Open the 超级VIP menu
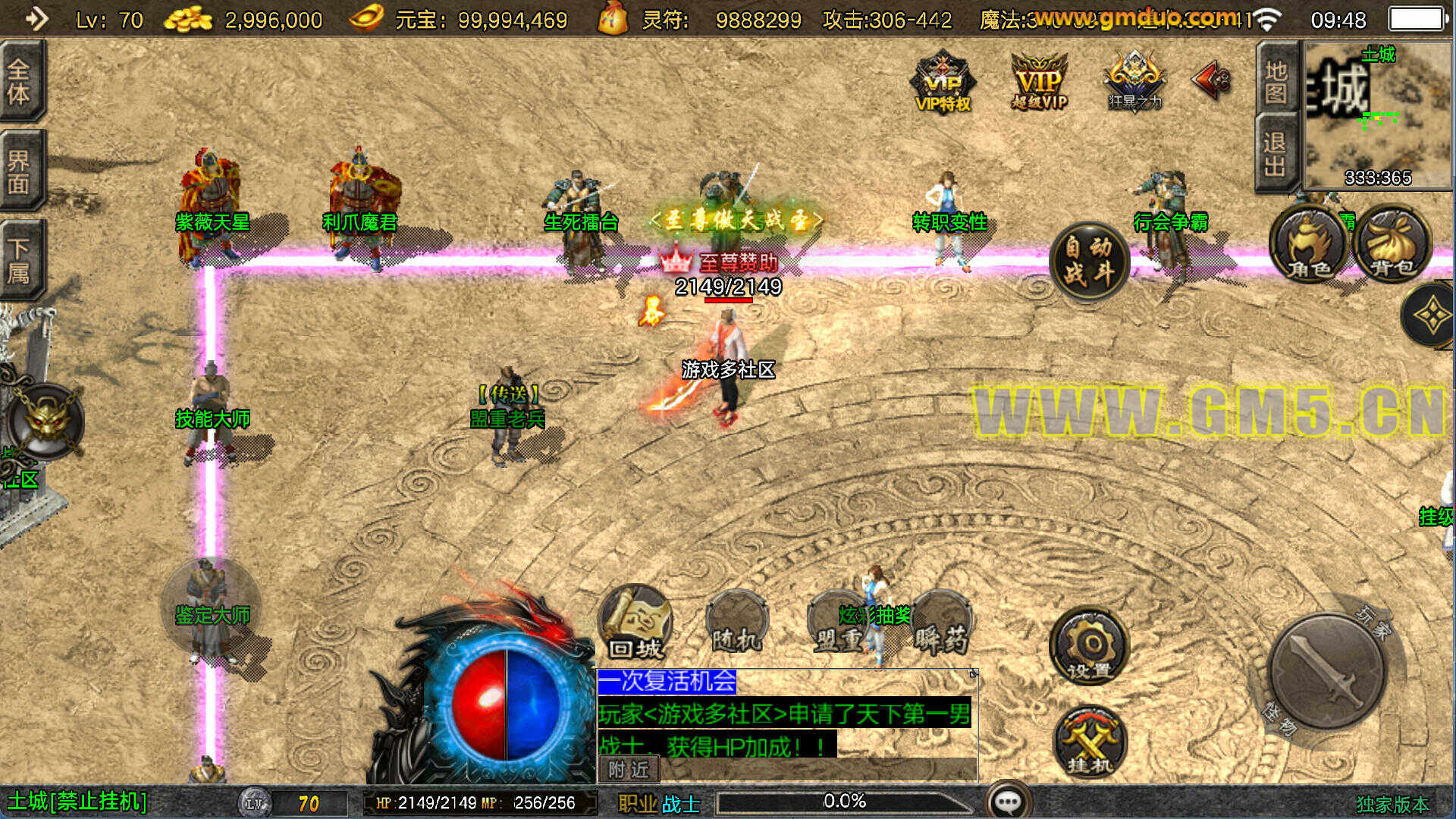The width and height of the screenshot is (1456, 819). point(1039,82)
